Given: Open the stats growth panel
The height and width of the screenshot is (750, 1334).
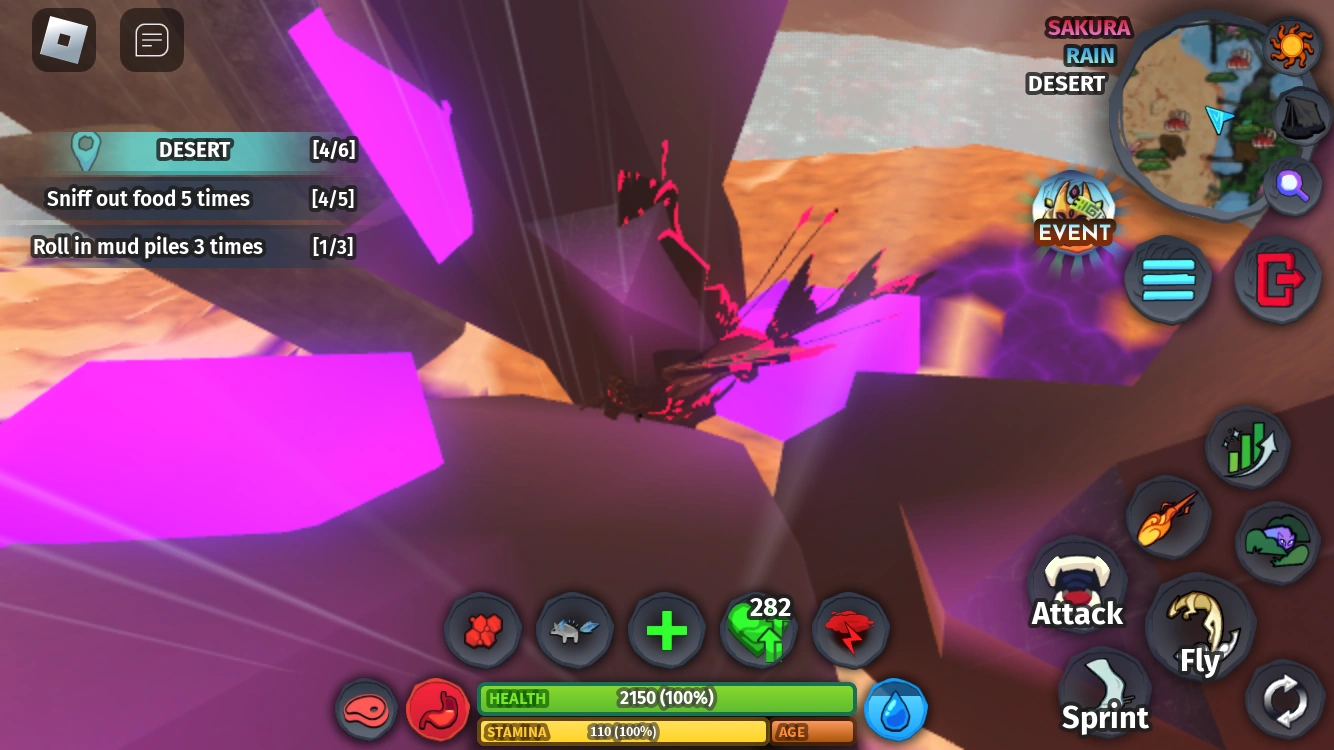Looking at the screenshot, I should tap(1247, 448).
